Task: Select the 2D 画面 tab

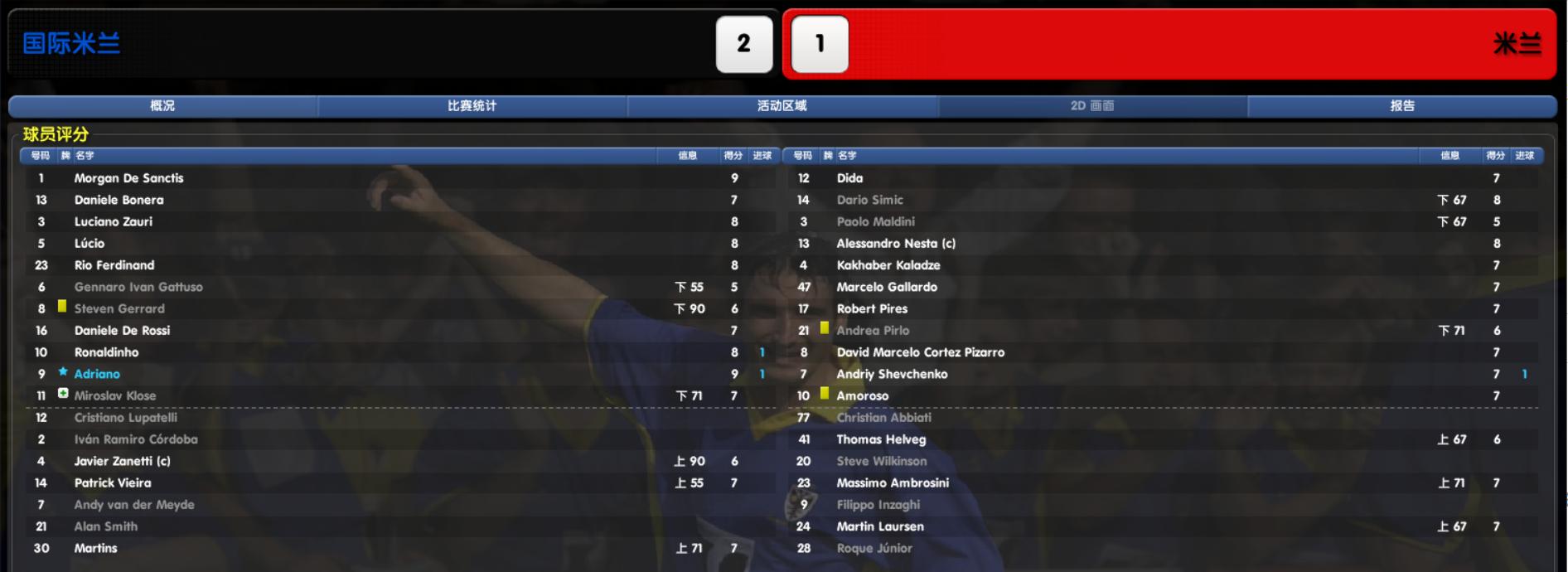Action: point(1092,106)
